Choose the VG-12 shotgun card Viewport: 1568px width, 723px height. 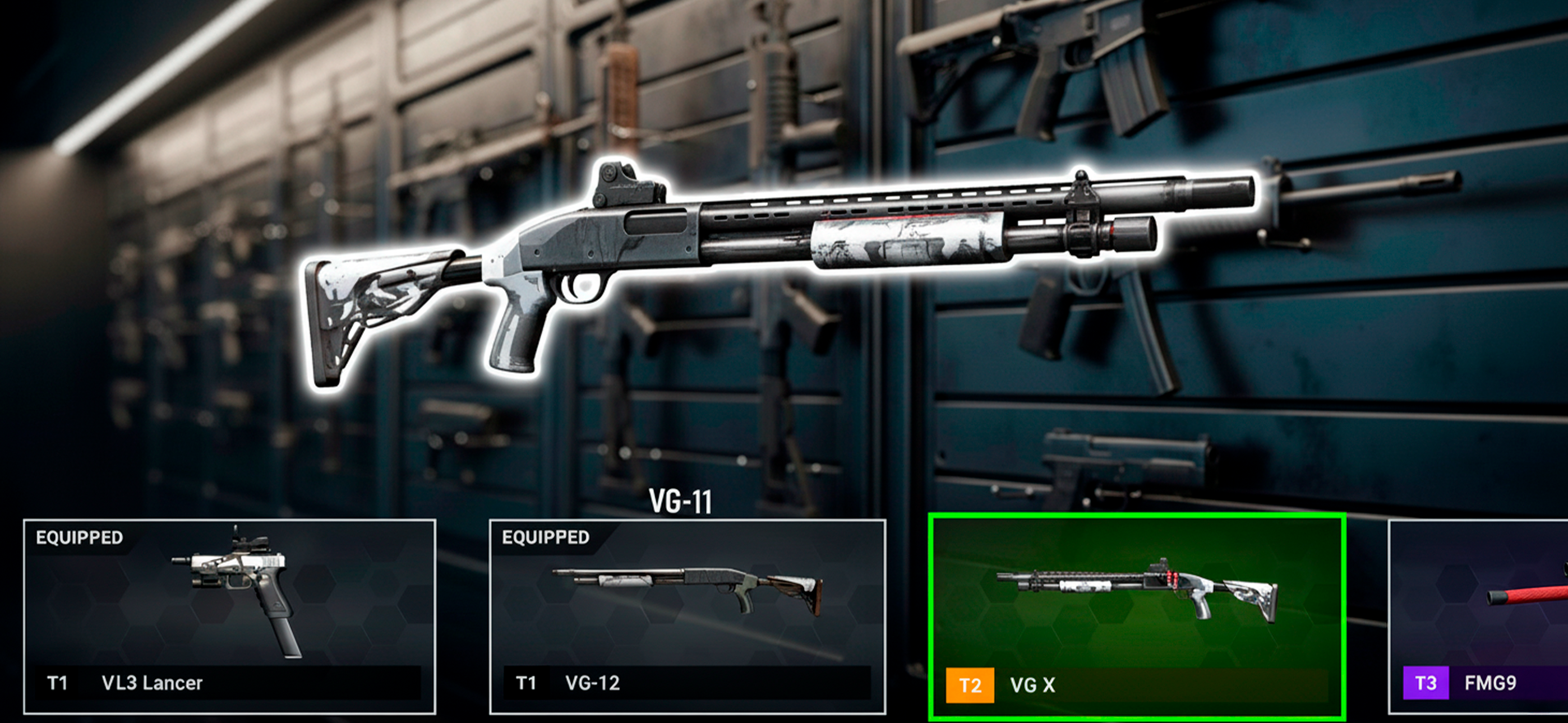pyautogui.click(x=687, y=616)
